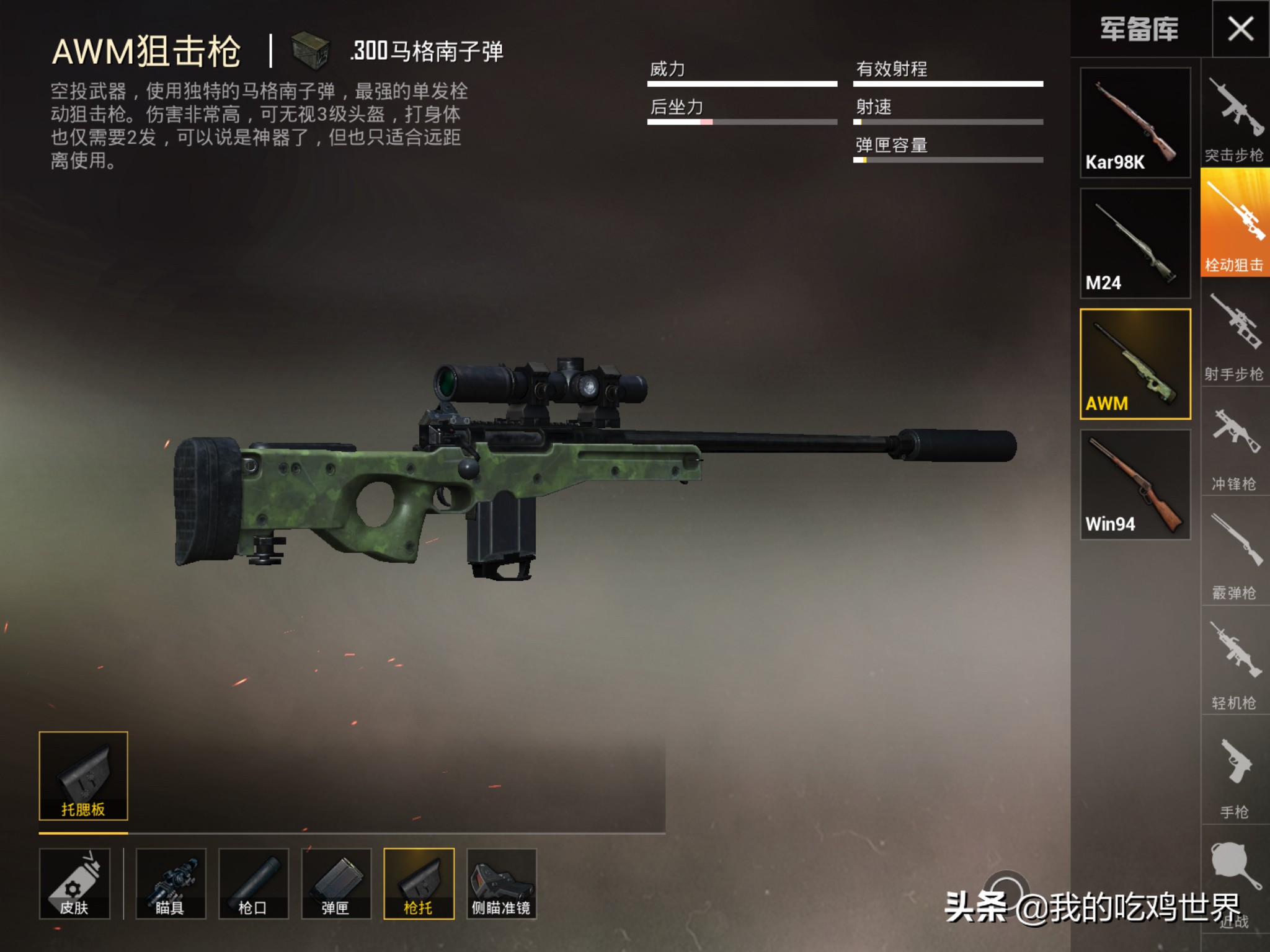The width and height of the screenshot is (1270, 952).
Task: Click the 枪托 stock attachment slot
Action: point(419,883)
